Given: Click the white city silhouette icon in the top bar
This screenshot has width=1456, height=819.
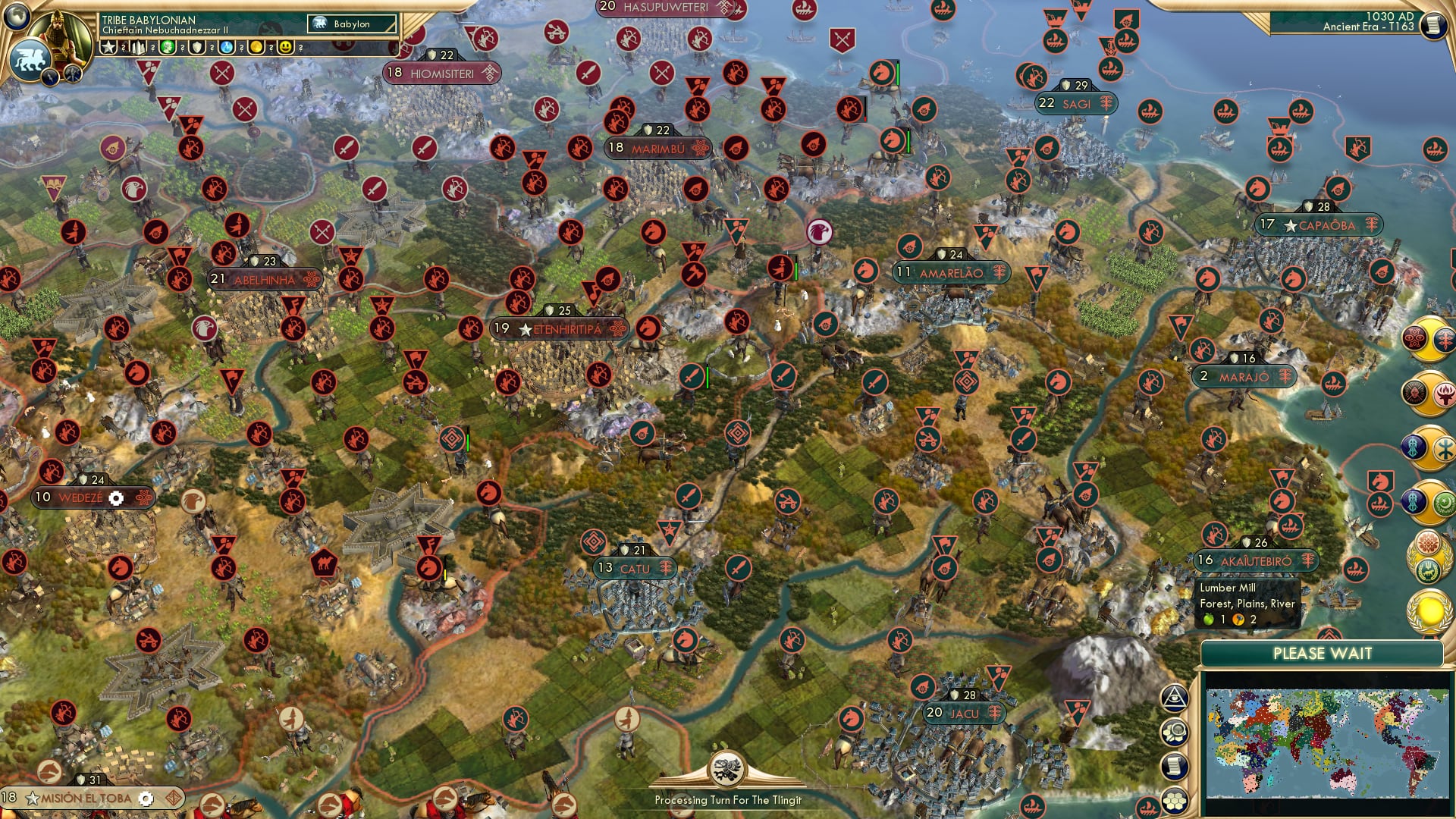Looking at the screenshot, I should click(138, 49).
